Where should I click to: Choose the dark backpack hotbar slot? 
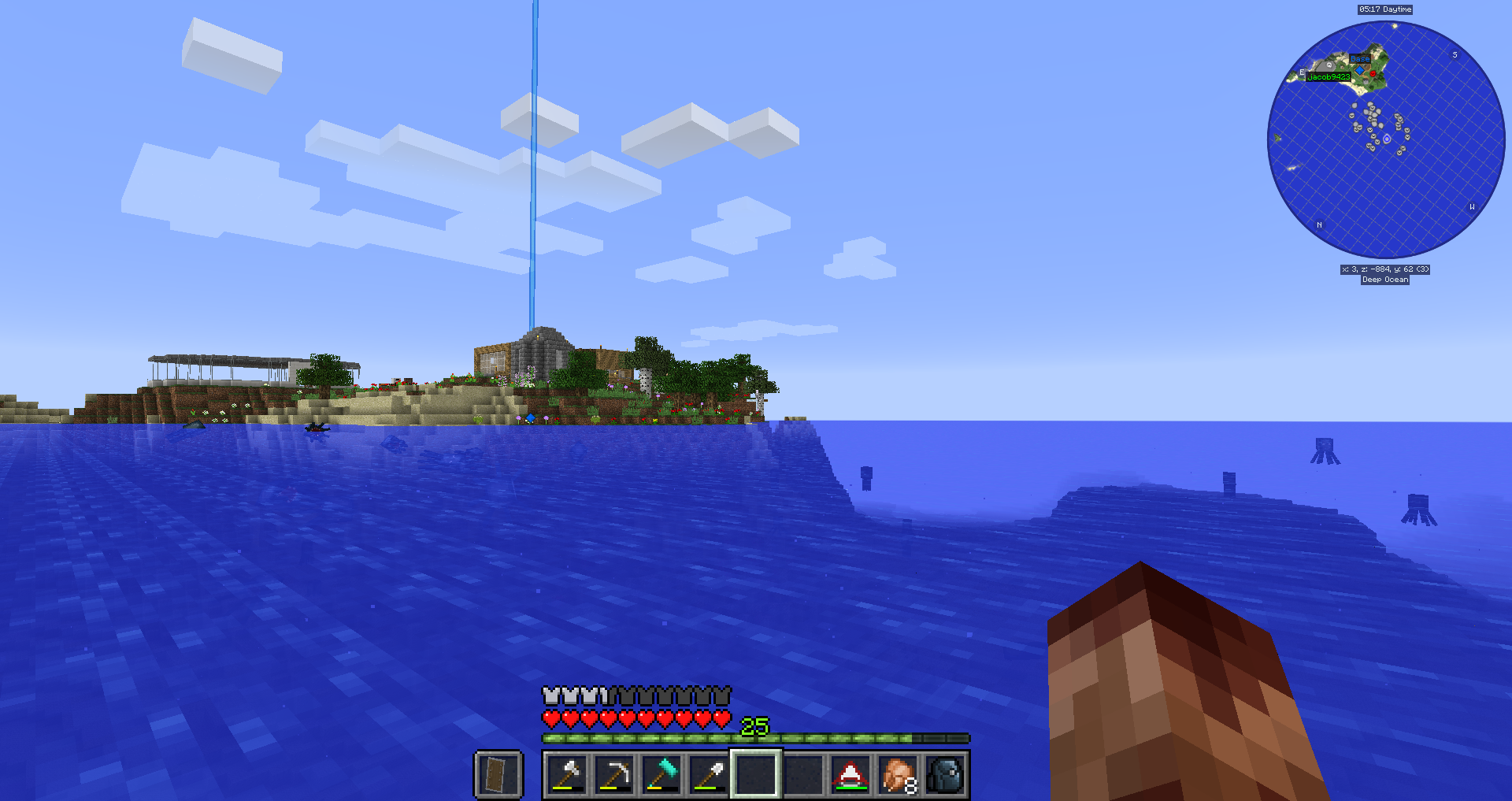(945, 774)
